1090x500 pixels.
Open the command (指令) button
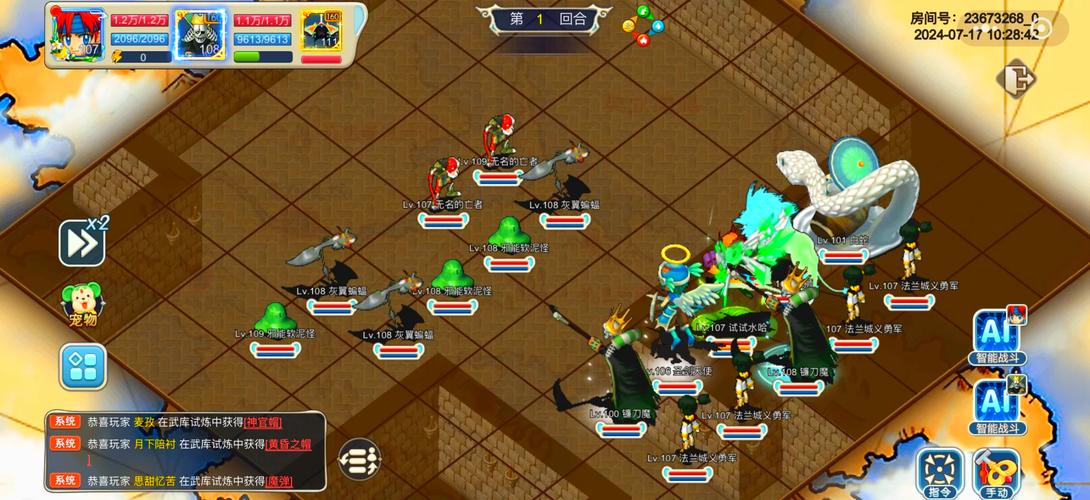pyautogui.click(x=940, y=472)
